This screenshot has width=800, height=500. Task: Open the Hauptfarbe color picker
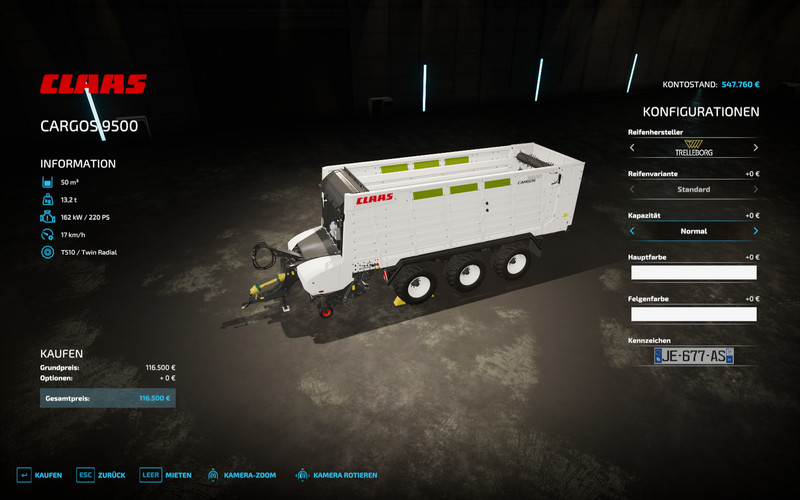pos(693,272)
